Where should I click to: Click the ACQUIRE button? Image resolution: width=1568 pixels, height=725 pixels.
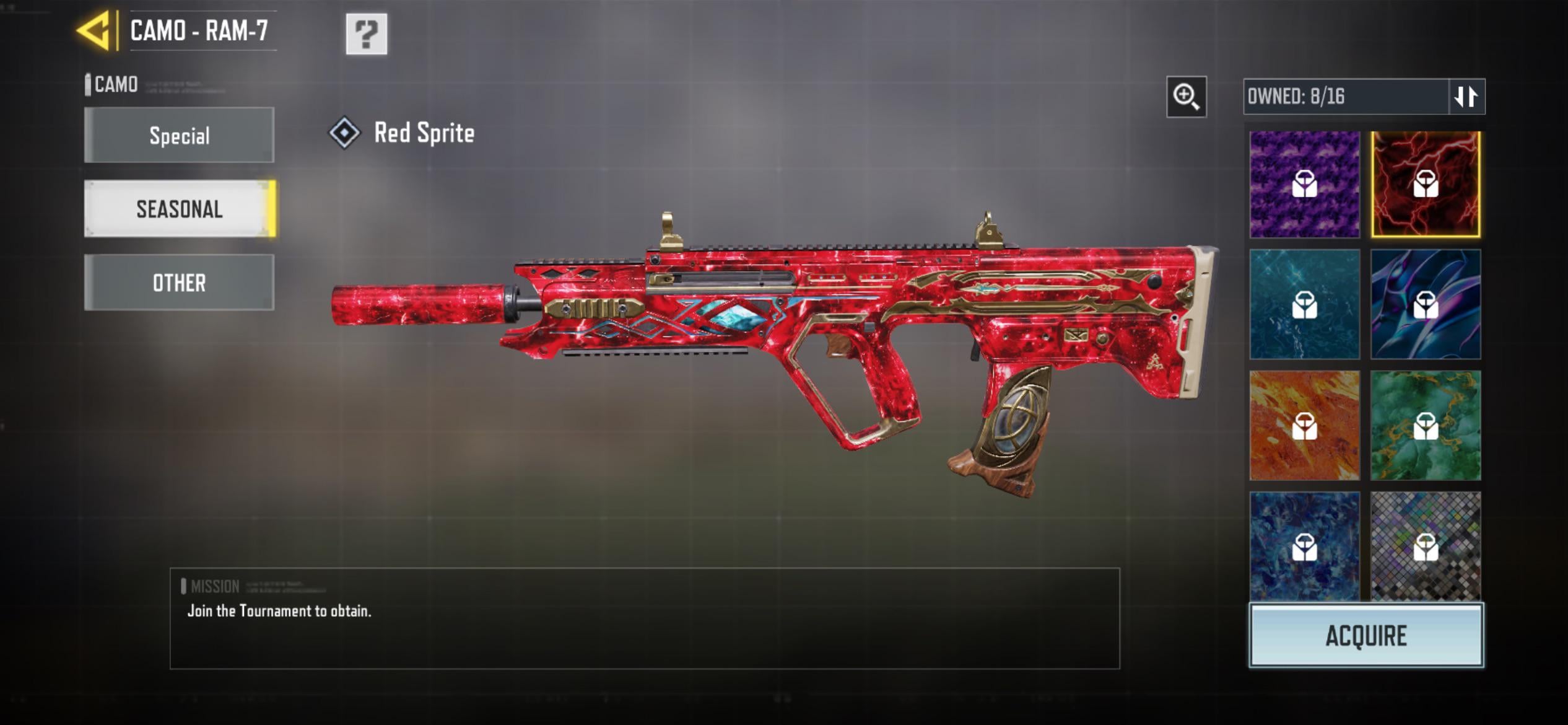pyautogui.click(x=1366, y=636)
